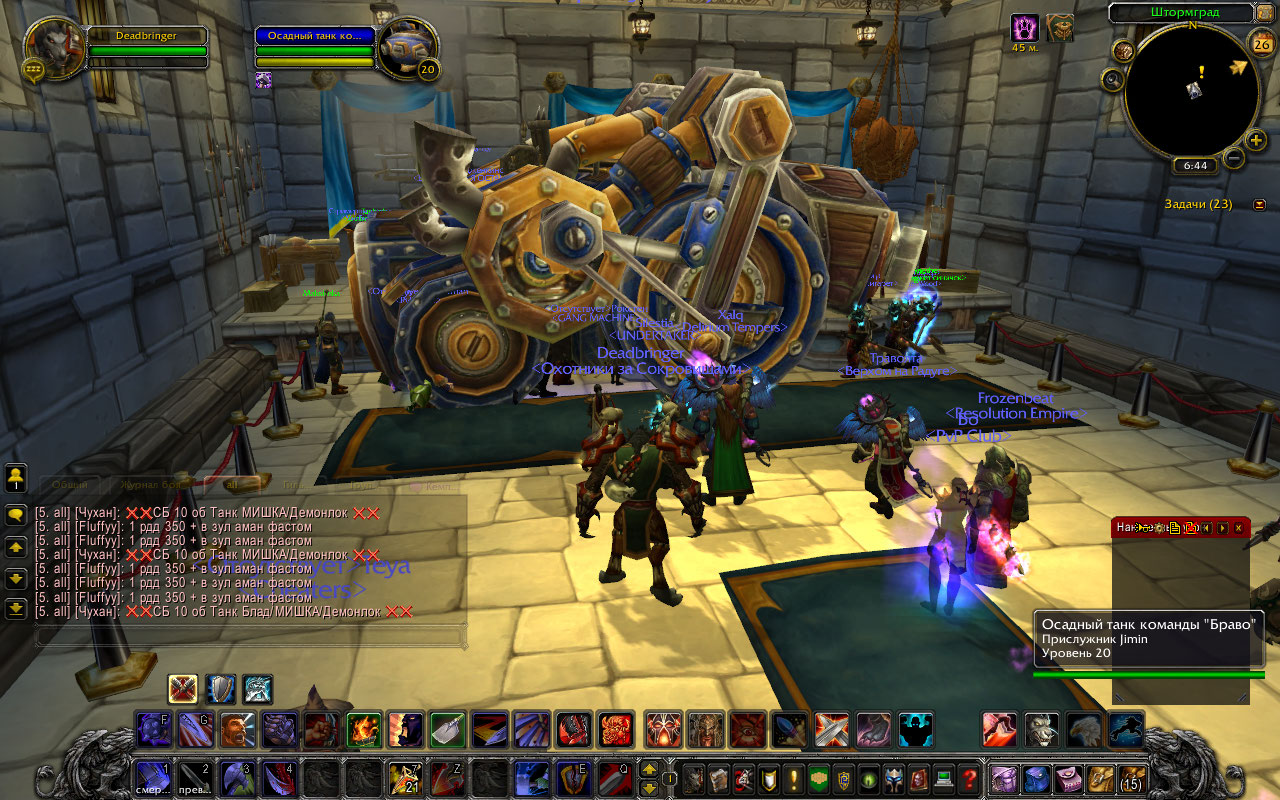Expand the Задачи (23) quest tracker
The width and height of the screenshot is (1280, 800).
(x=1259, y=204)
